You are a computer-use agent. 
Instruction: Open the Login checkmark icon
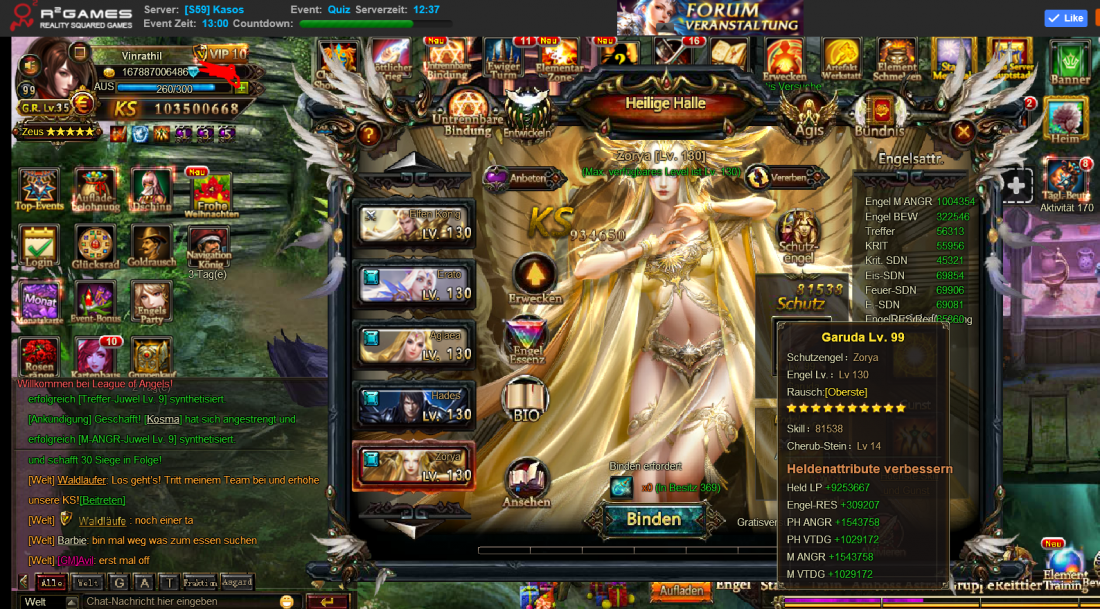[39, 243]
